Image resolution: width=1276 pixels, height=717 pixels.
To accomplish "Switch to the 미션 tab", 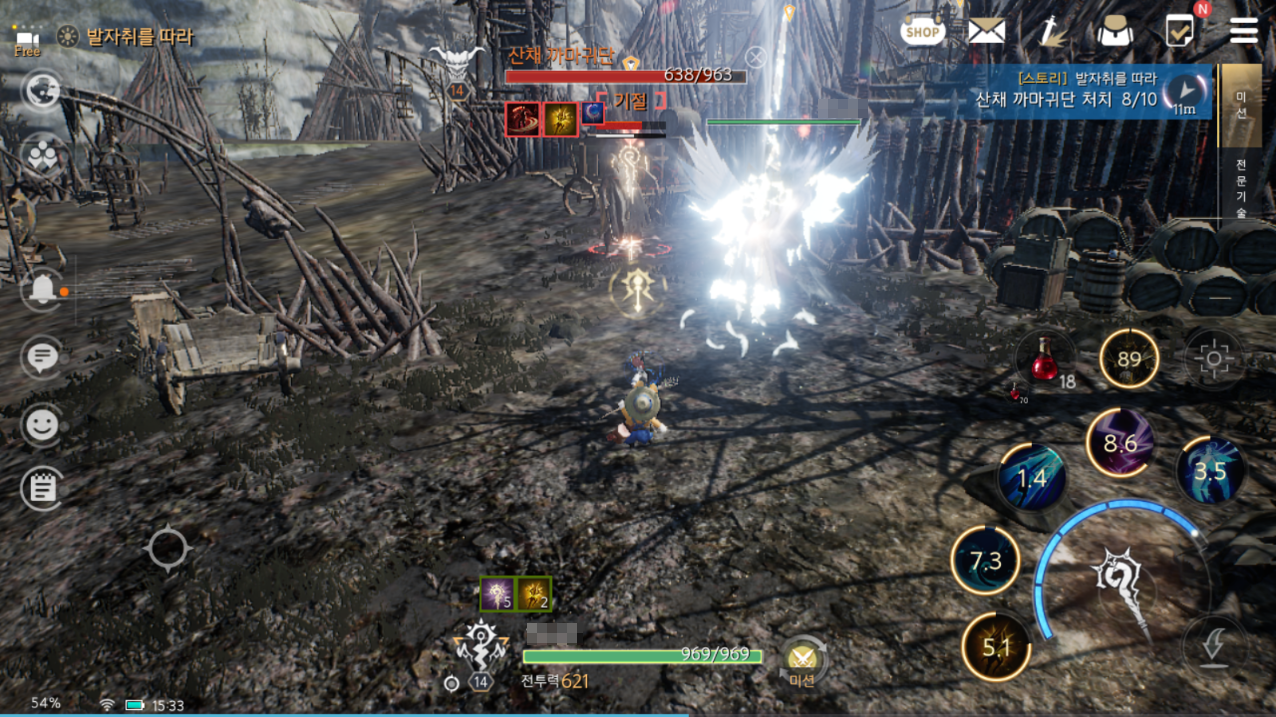I will (1241, 104).
